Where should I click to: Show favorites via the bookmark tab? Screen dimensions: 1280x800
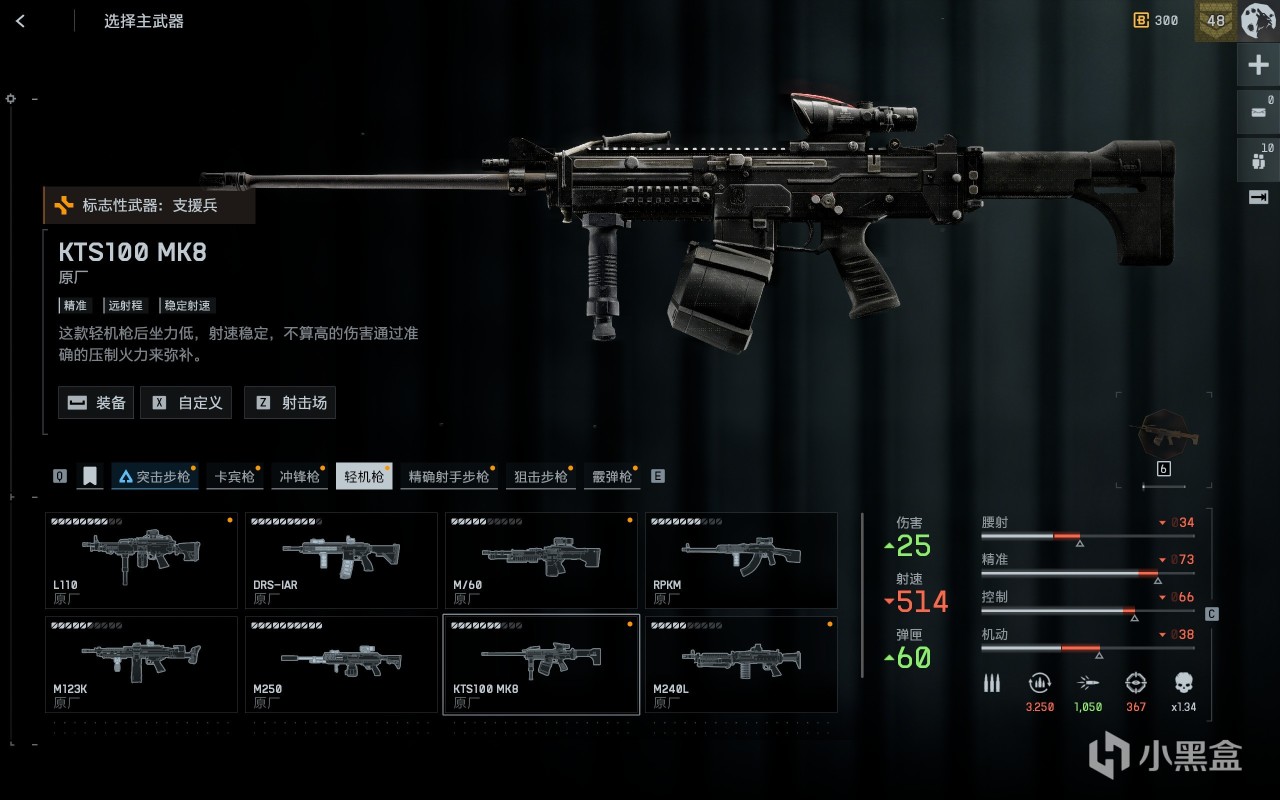(x=90, y=477)
